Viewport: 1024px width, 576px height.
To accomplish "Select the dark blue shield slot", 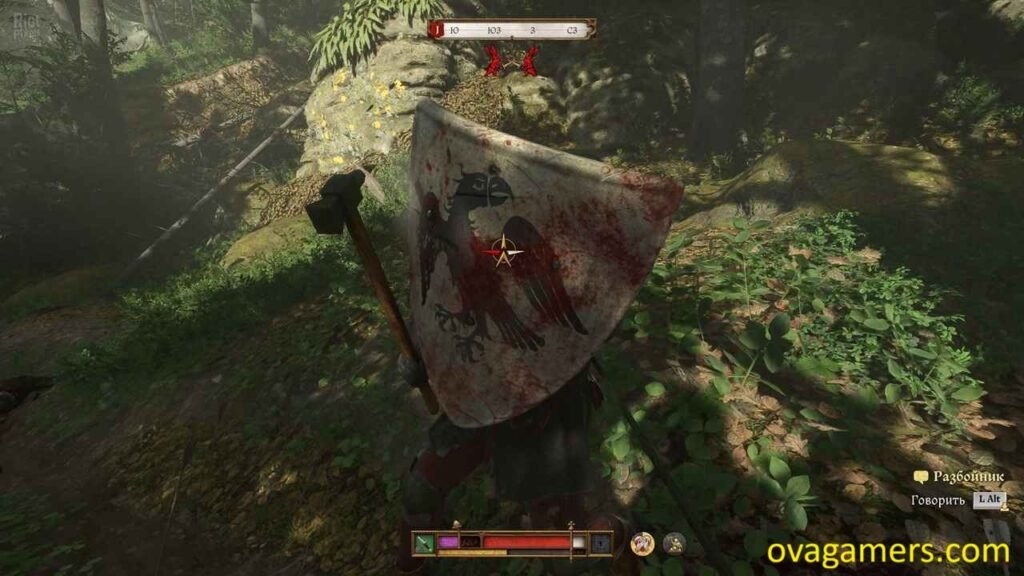I will 600,543.
